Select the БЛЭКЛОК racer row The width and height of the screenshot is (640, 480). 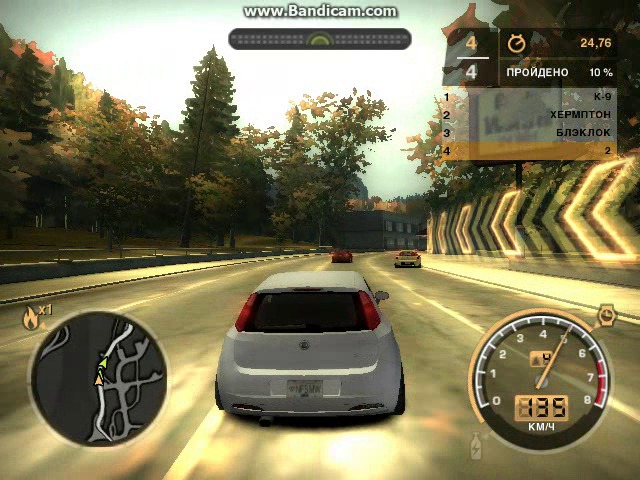click(x=528, y=133)
